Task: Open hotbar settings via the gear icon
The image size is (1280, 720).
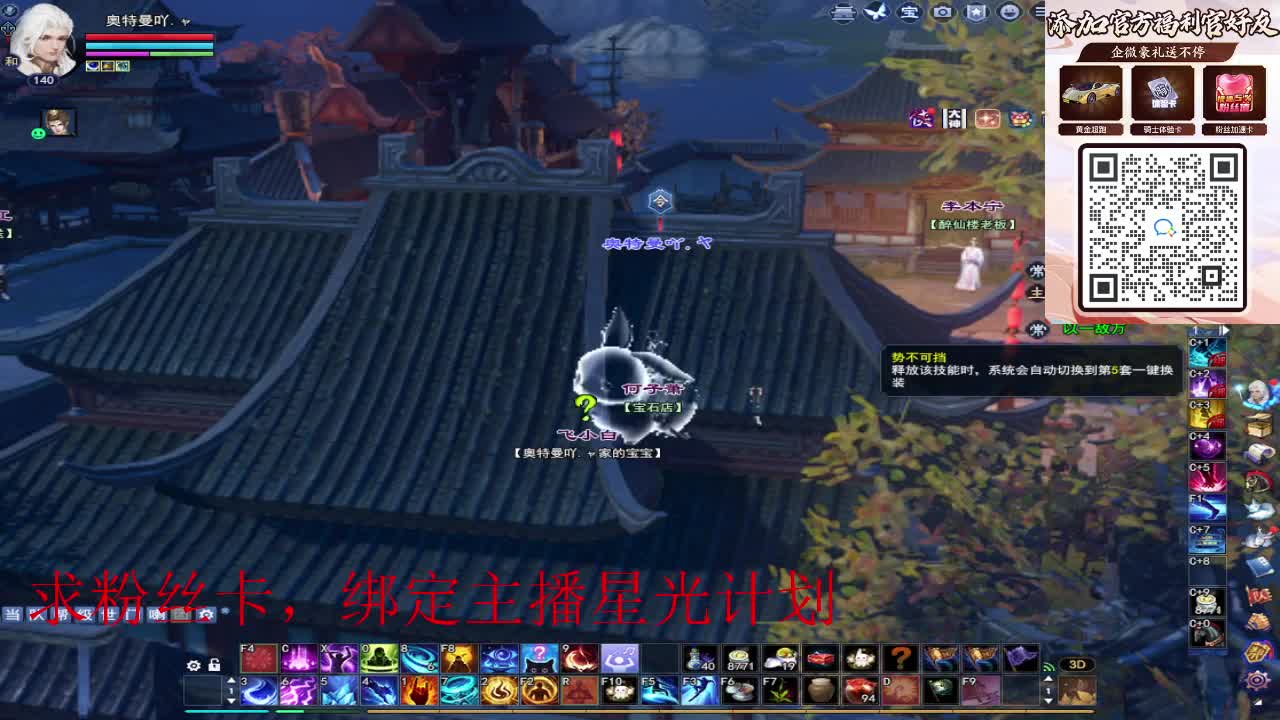Action: 194,664
